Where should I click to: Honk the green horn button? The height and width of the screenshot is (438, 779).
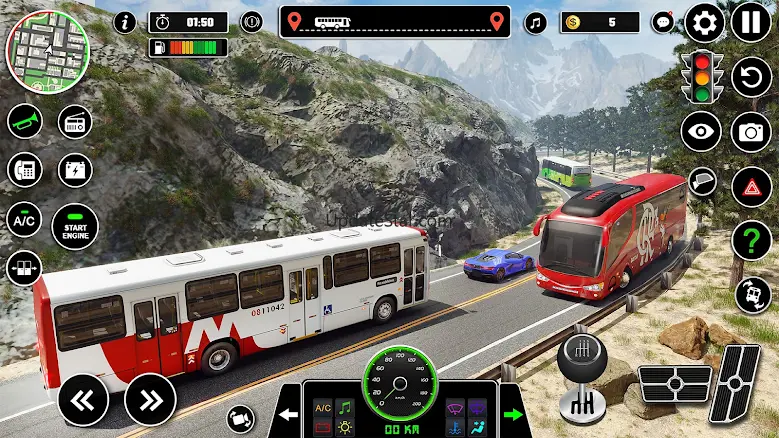click(x=24, y=122)
